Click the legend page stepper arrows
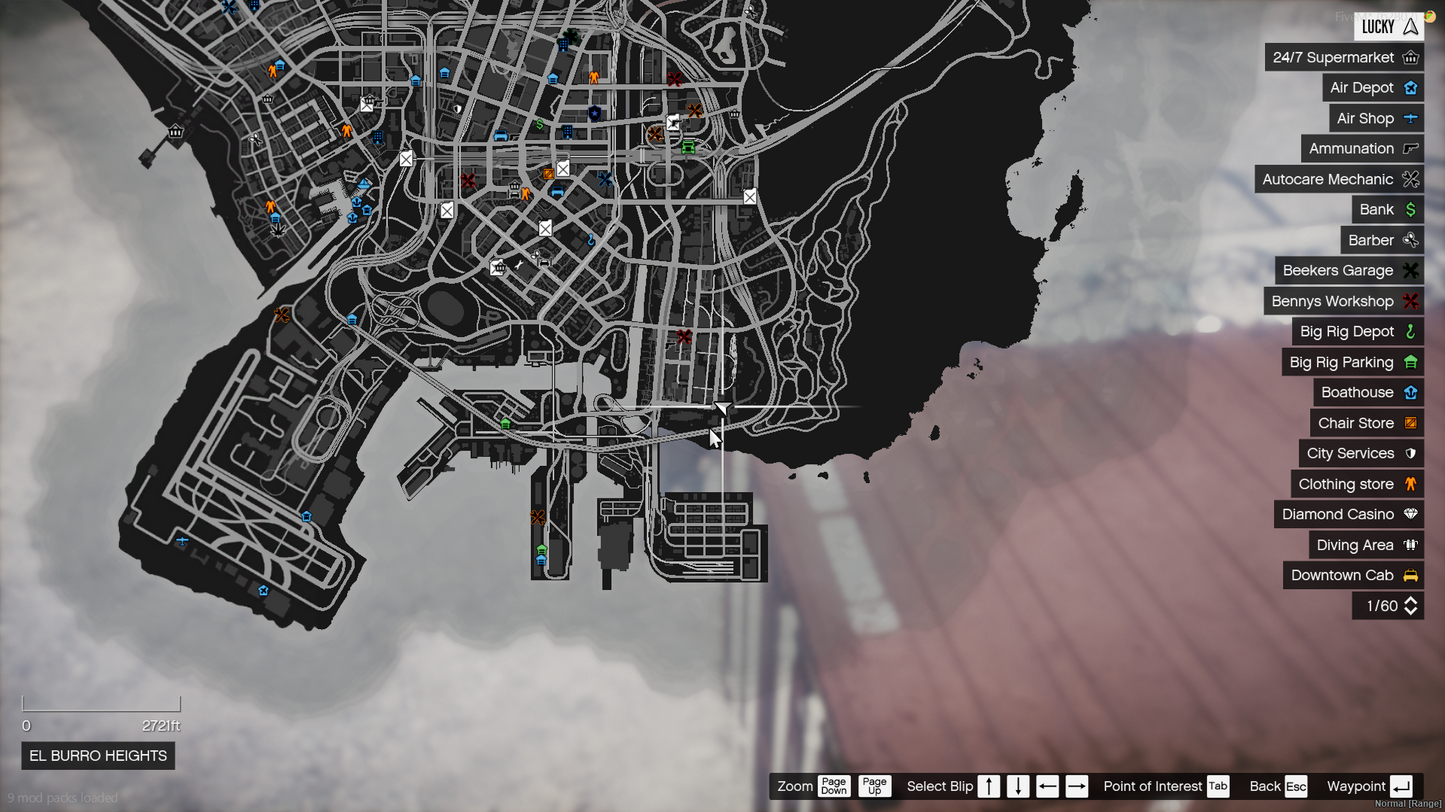Screen dimensions: 1445x812 pyautogui.click(x=1411, y=606)
